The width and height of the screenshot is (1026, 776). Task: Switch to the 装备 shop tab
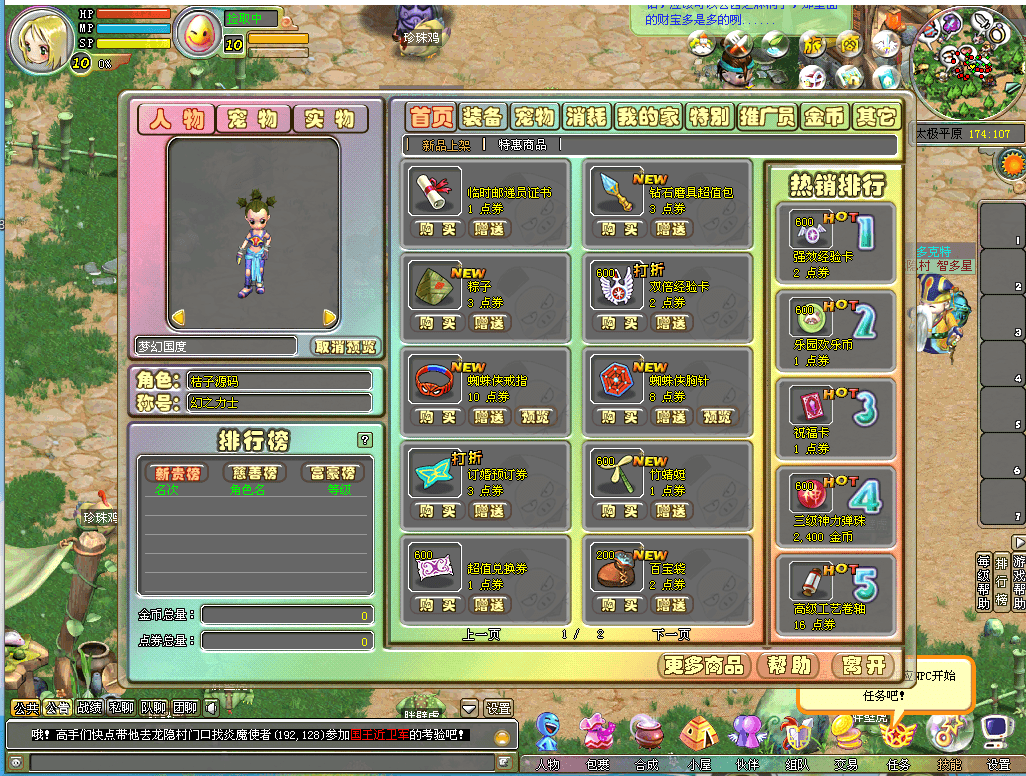pyautogui.click(x=483, y=116)
